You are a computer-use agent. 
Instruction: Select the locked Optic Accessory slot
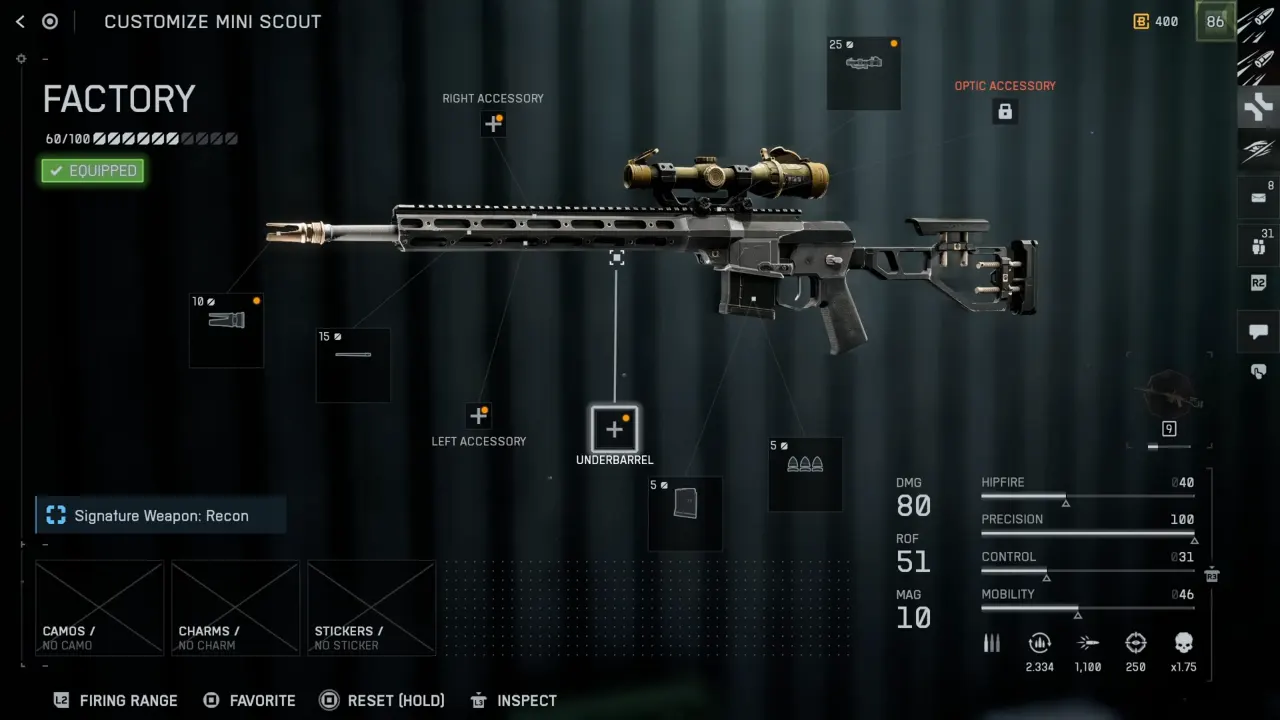pyautogui.click(x=1005, y=111)
